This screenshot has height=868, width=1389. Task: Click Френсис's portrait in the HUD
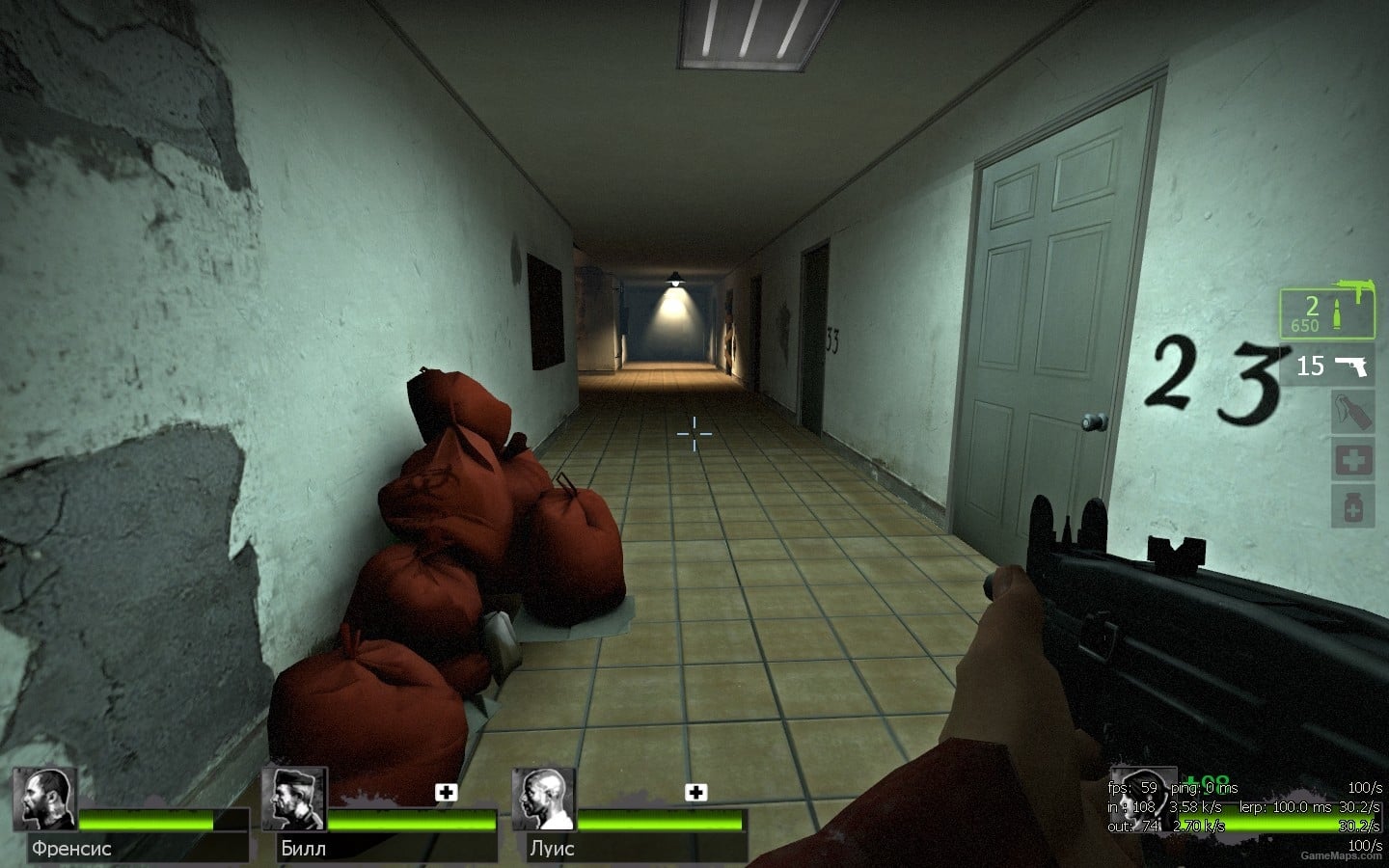click(x=43, y=800)
